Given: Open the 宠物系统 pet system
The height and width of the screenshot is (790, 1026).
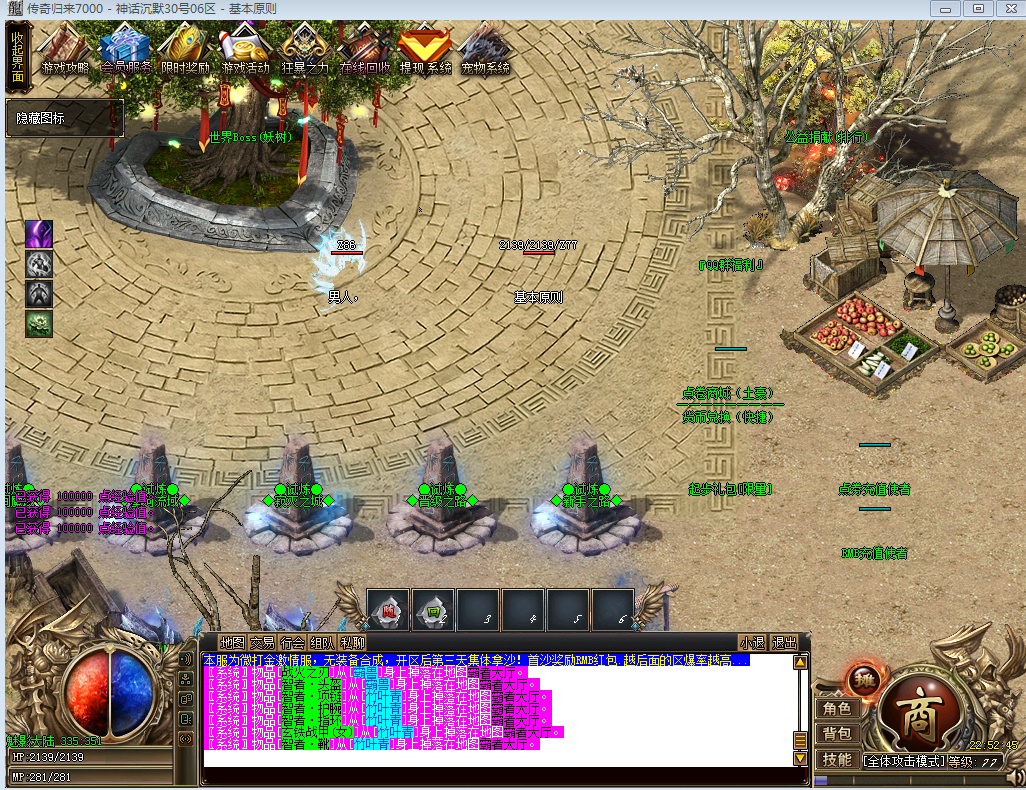Looking at the screenshot, I should point(485,50).
